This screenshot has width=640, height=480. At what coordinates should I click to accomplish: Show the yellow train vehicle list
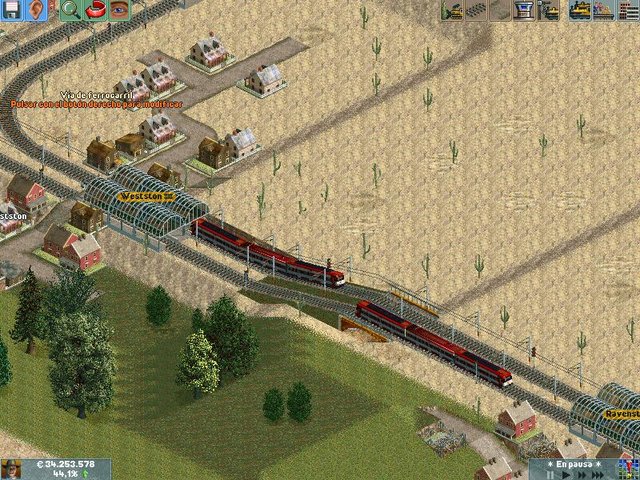point(580,10)
